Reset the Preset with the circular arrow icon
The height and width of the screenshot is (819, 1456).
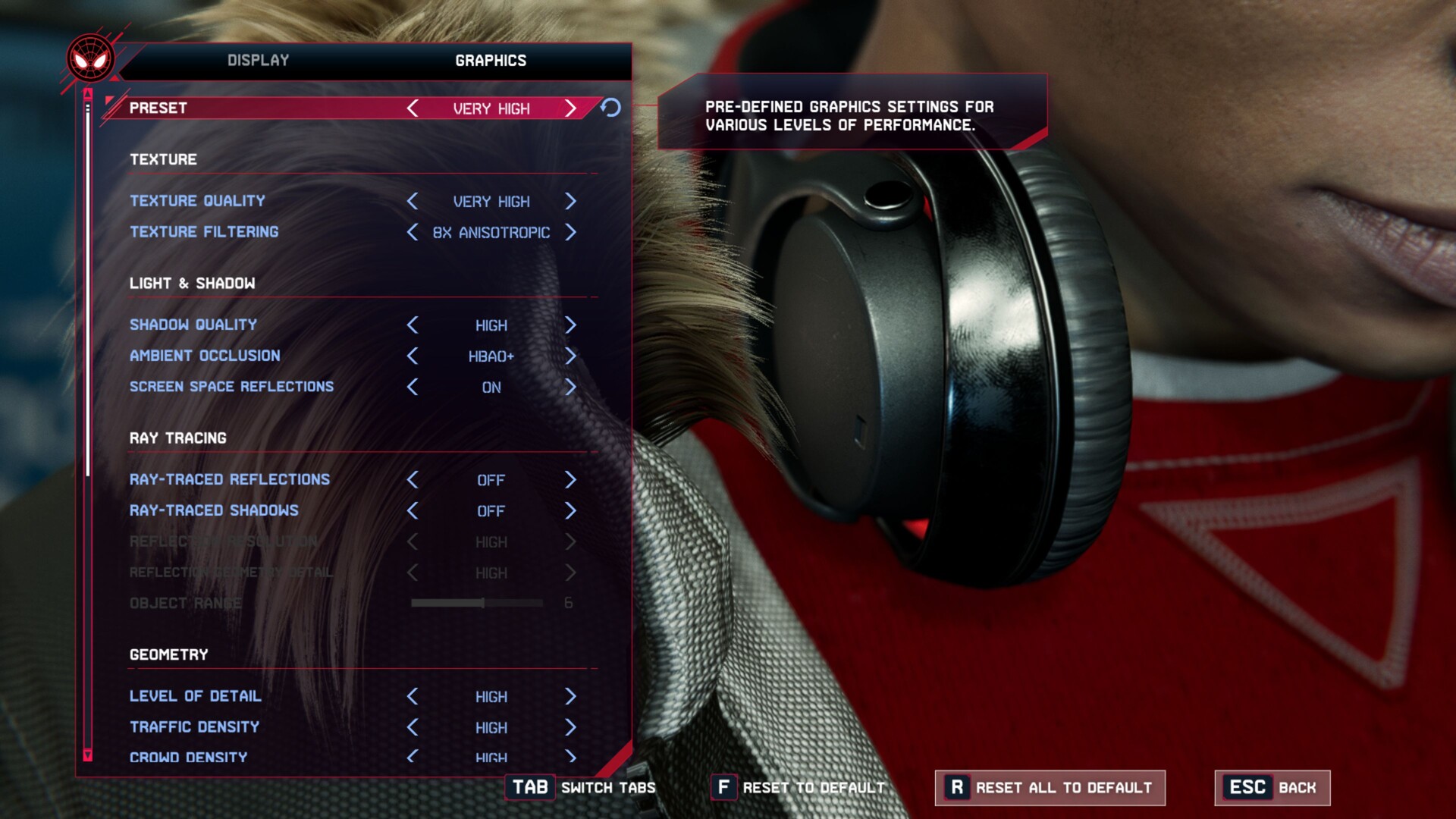611,108
